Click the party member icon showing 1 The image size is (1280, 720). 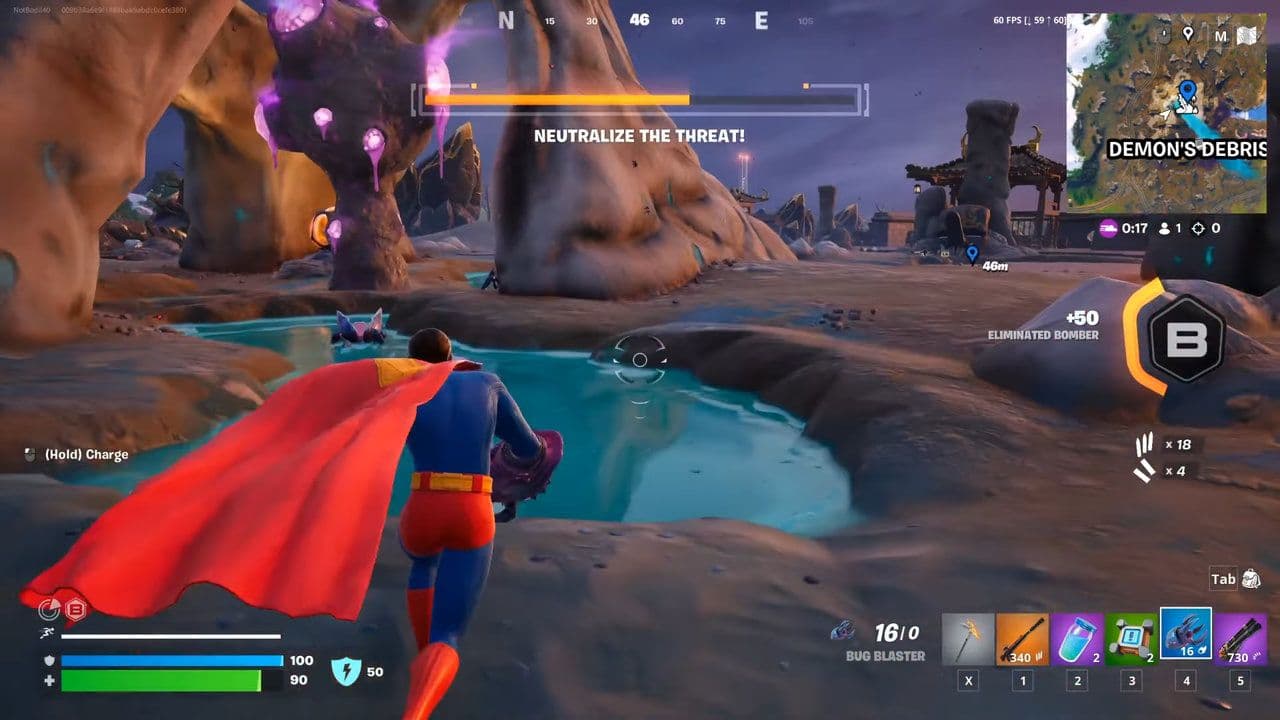tap(1163, 229)
